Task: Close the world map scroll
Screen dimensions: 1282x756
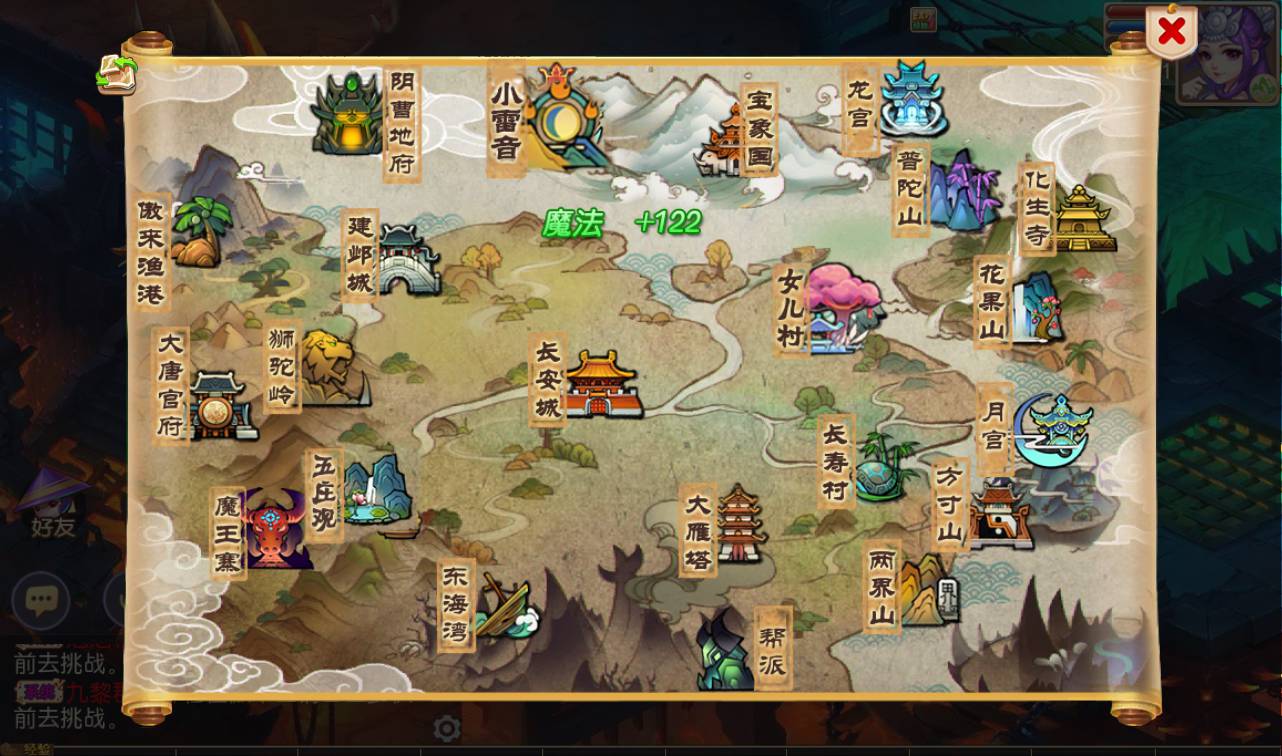Action: tap(1170, 32)
